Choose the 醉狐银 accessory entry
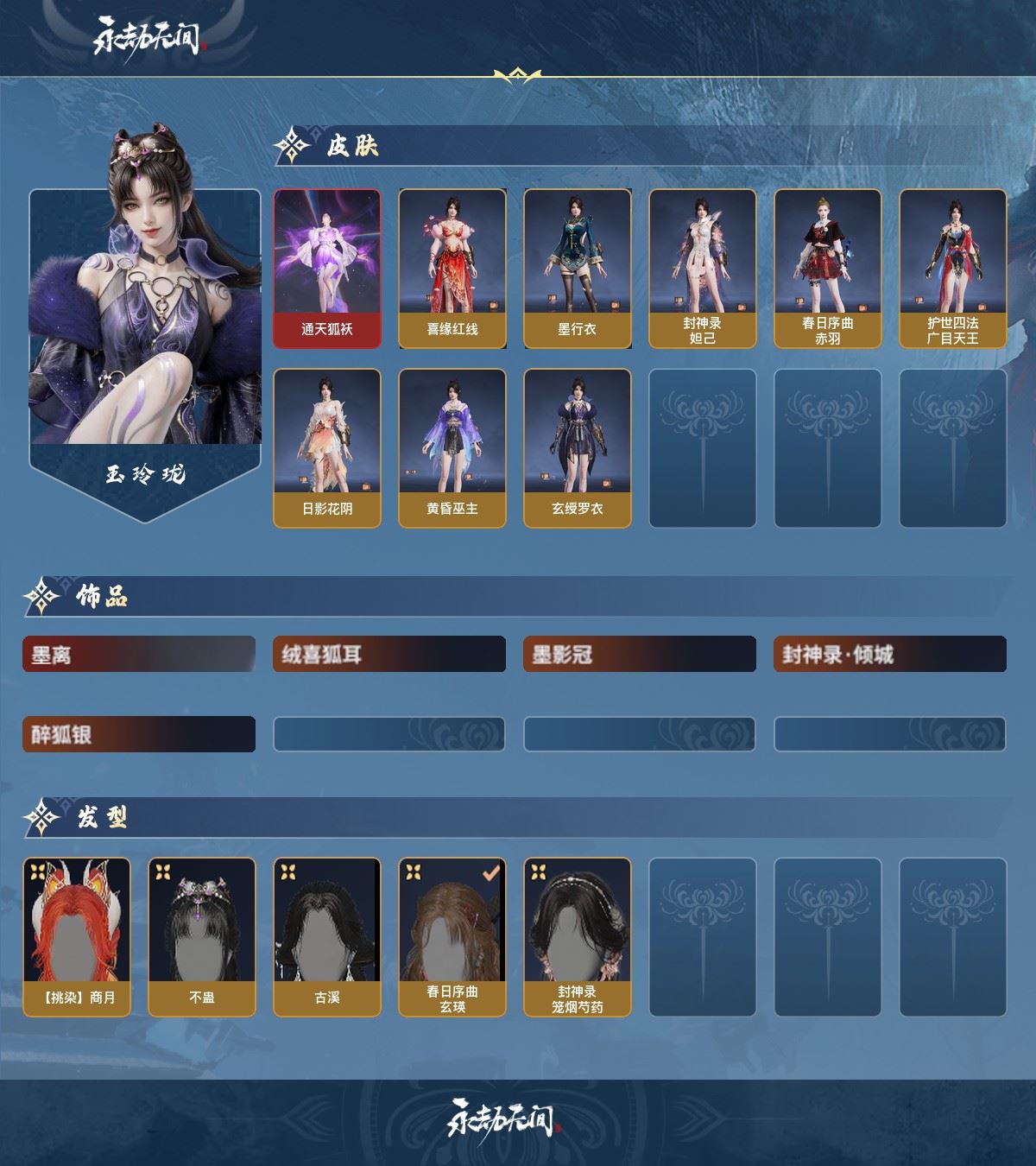This screenshot has width=1036, height=1166. coord(139,734)
